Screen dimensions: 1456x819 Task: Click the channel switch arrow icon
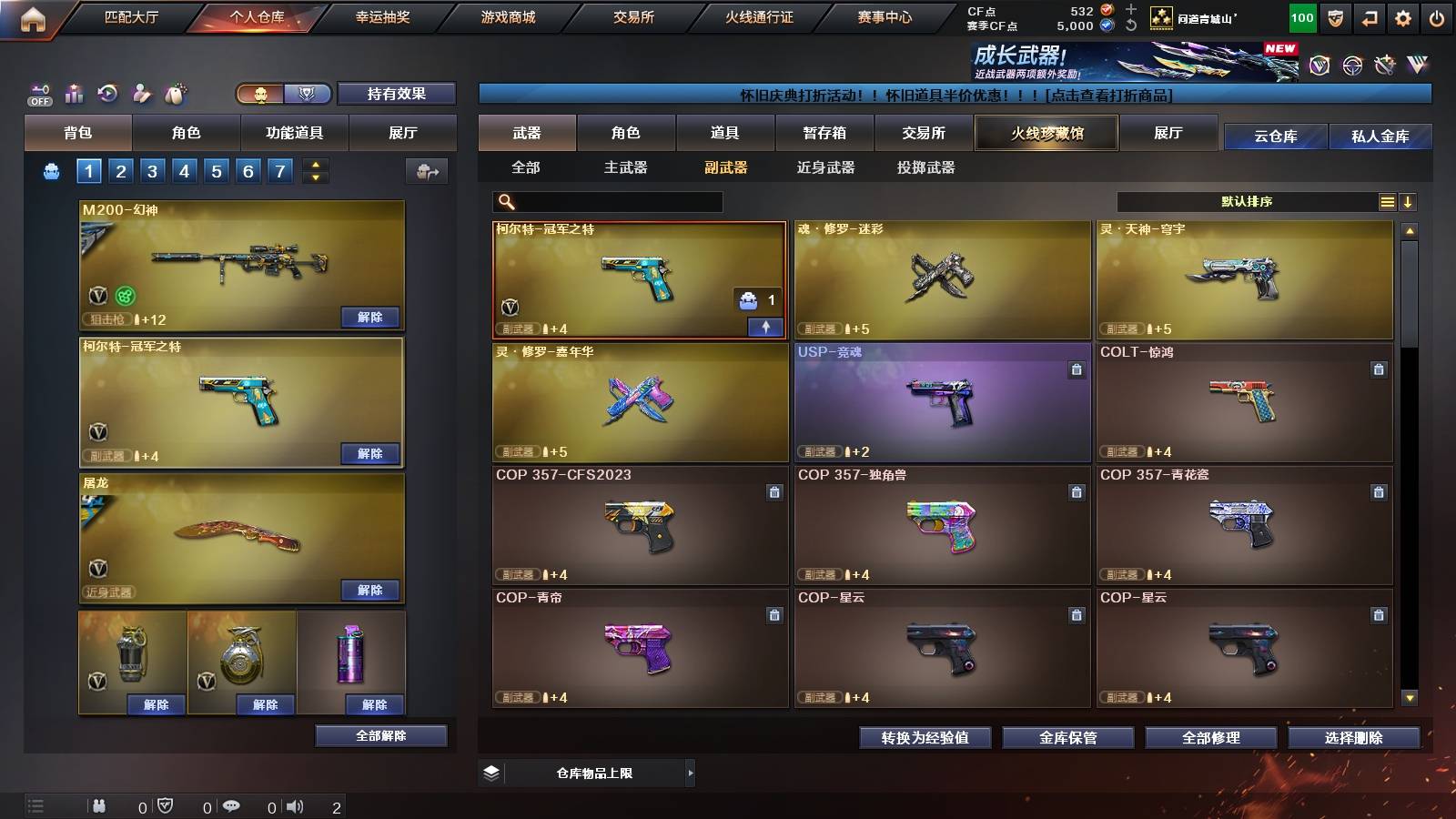click(1369, 15)
